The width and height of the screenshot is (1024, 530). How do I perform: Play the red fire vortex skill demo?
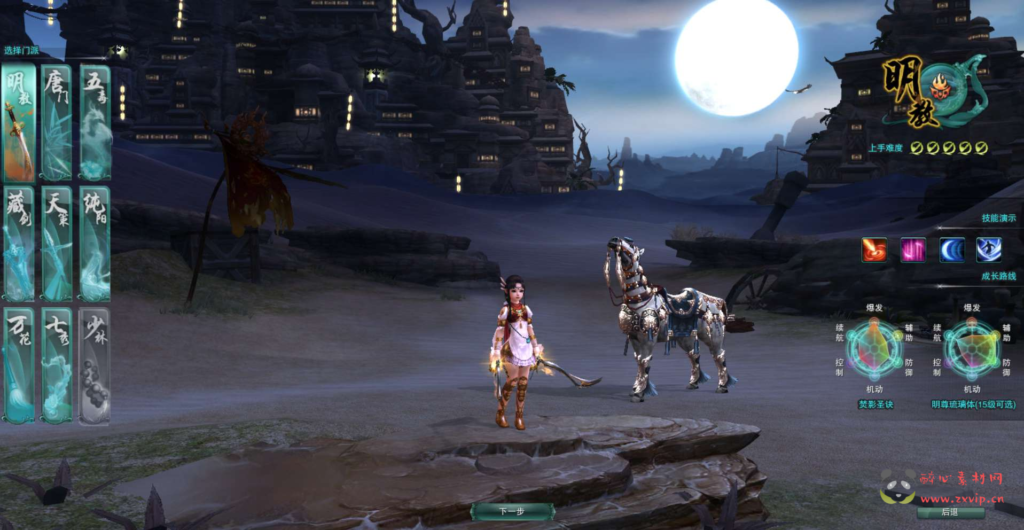point(874,250)
